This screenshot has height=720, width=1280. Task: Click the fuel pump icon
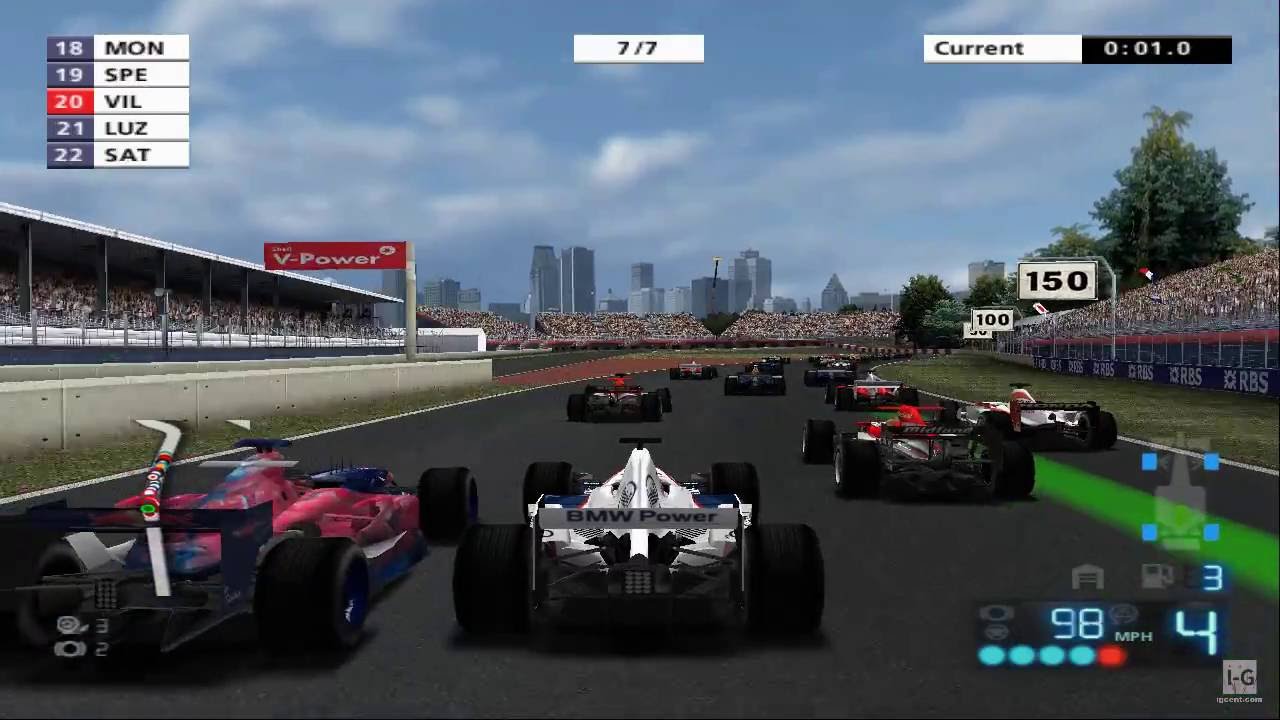[x=1156, y=576]
